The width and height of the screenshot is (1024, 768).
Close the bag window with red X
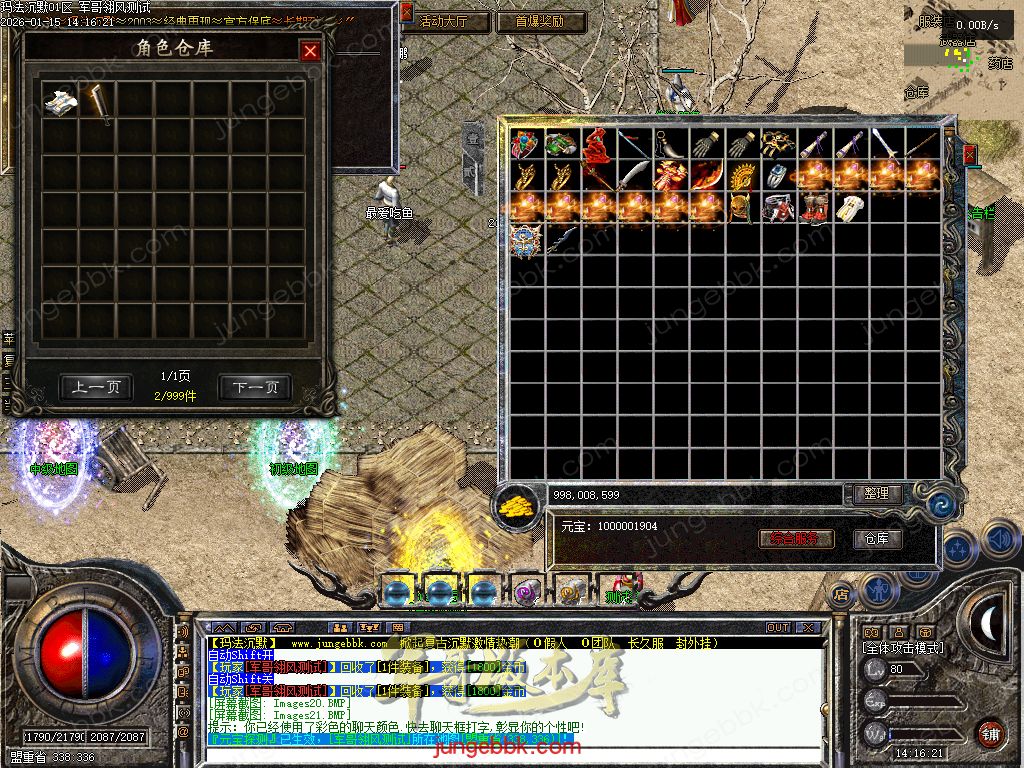tap(968, 154)
